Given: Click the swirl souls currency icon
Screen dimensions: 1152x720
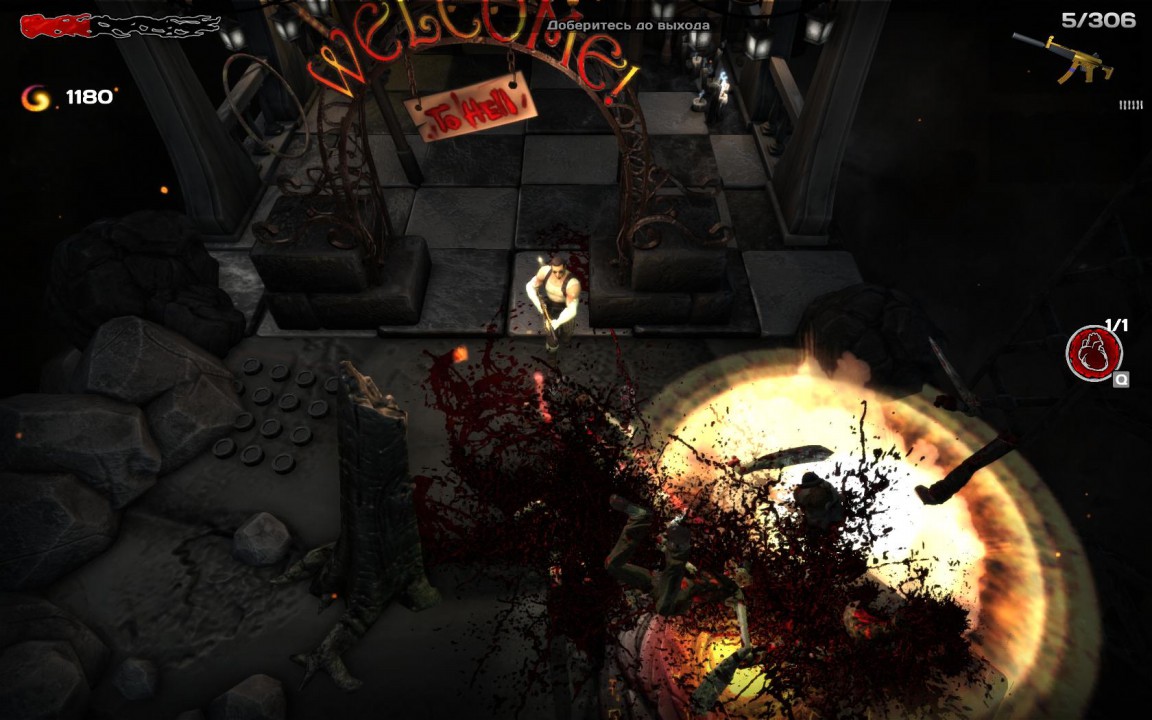Looking at the screenshot, I should [x=36, y=97].
